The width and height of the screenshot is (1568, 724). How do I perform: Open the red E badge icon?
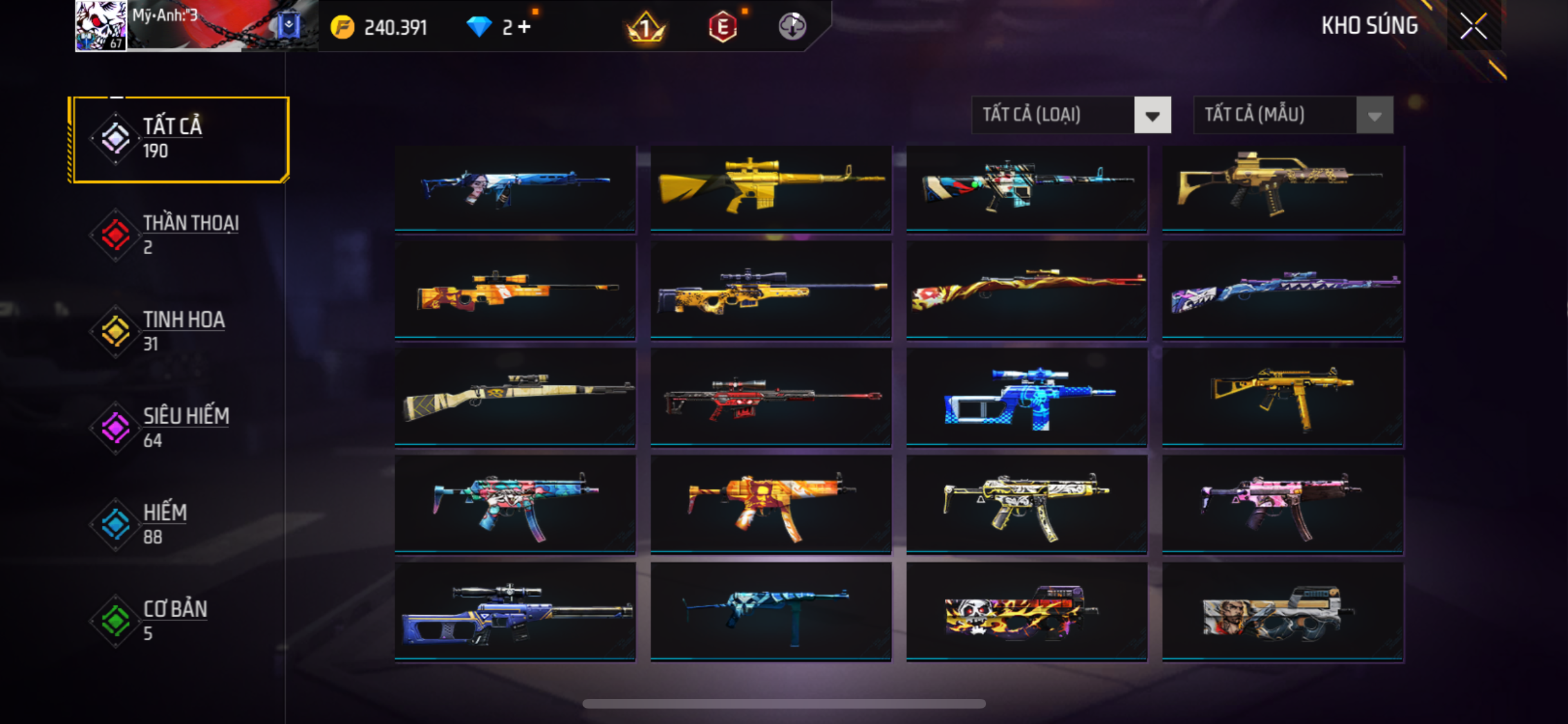click(722, 27)
